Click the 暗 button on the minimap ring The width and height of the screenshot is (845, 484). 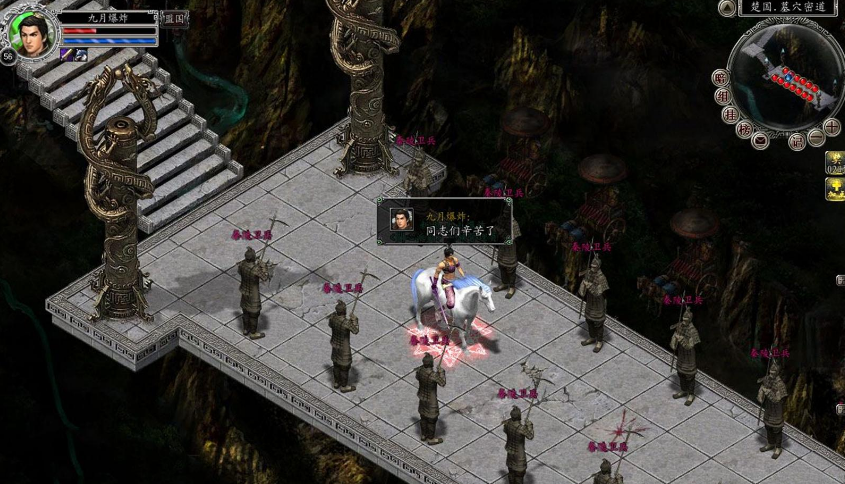point(720,78)
